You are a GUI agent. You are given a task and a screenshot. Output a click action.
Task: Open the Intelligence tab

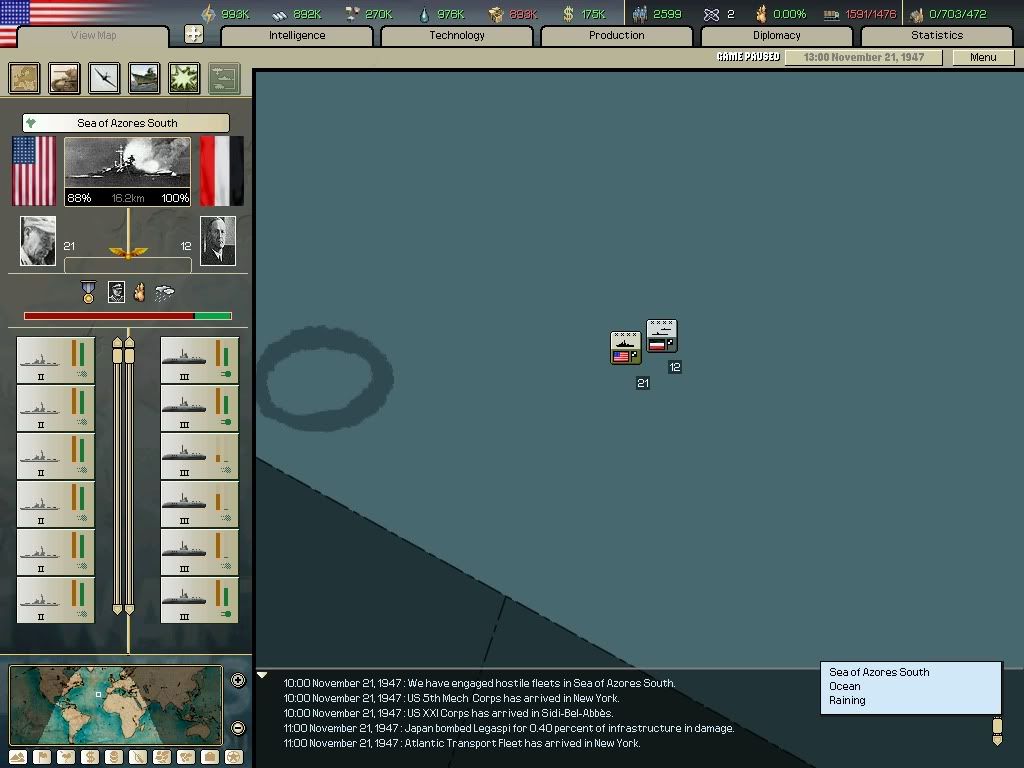click(x=297, y=36)
